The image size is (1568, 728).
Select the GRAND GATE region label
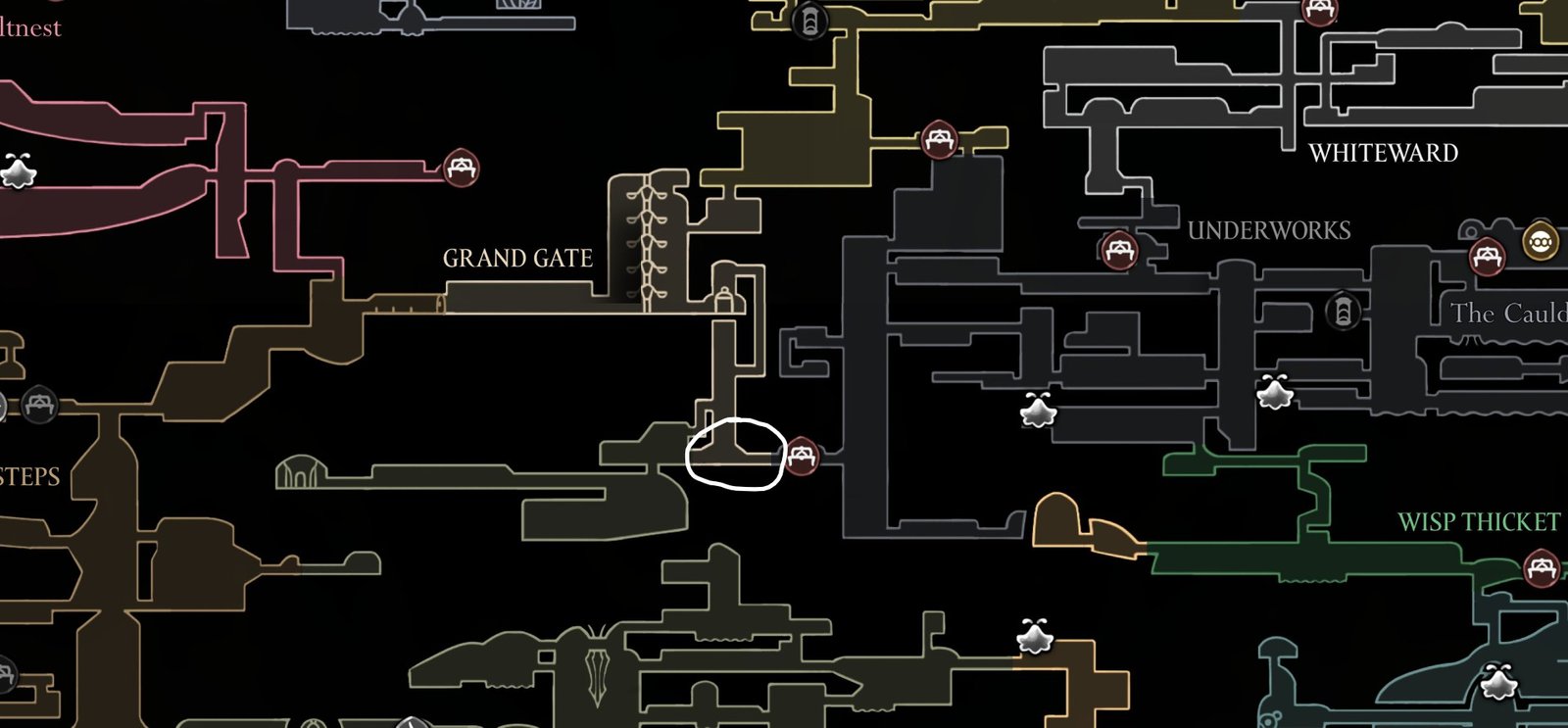coord(517,258)
